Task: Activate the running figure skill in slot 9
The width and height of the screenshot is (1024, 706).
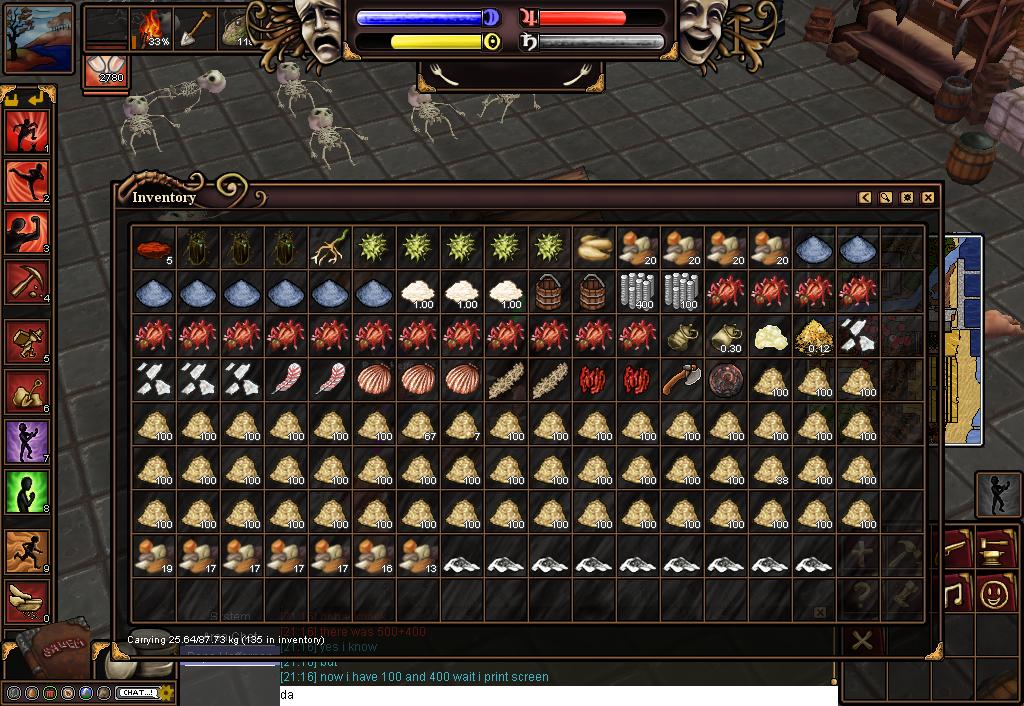Action: 27,551
